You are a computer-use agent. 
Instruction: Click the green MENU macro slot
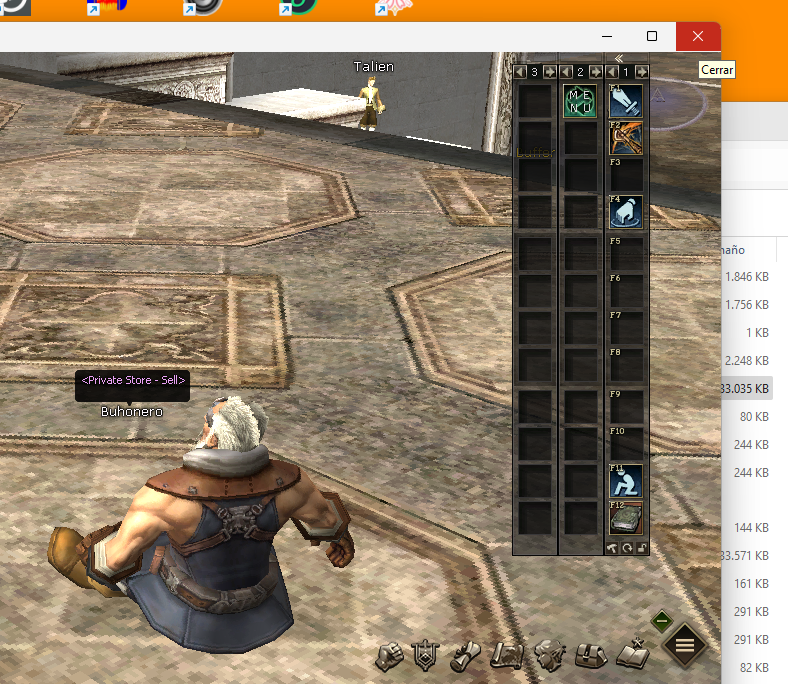point(580,101)
